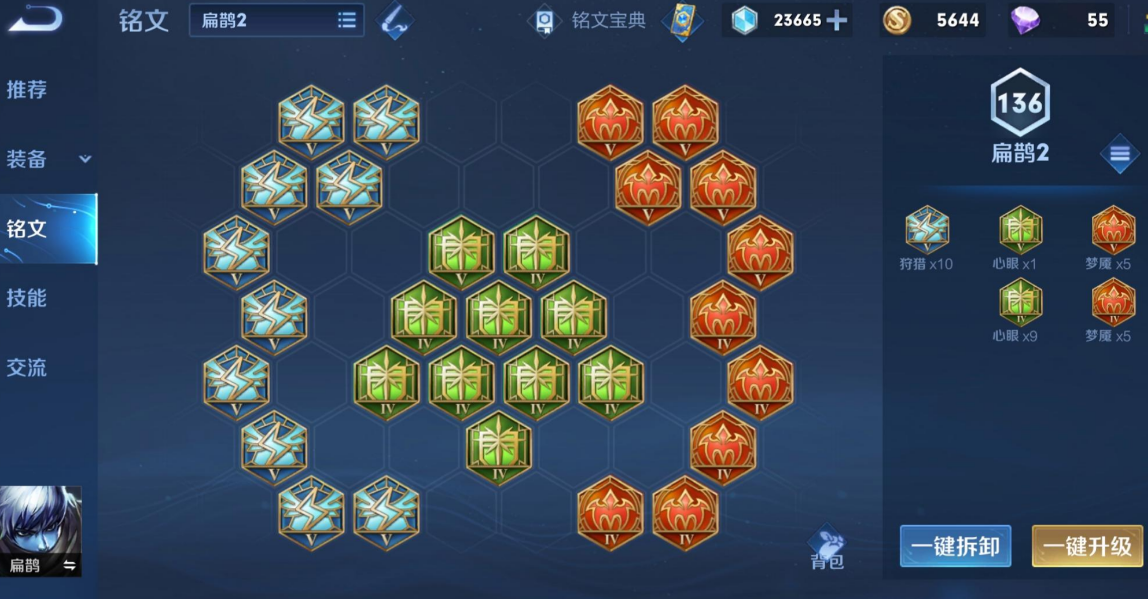Open the 背包 bag
The image size is (1148, 599).
pos(827,549)
